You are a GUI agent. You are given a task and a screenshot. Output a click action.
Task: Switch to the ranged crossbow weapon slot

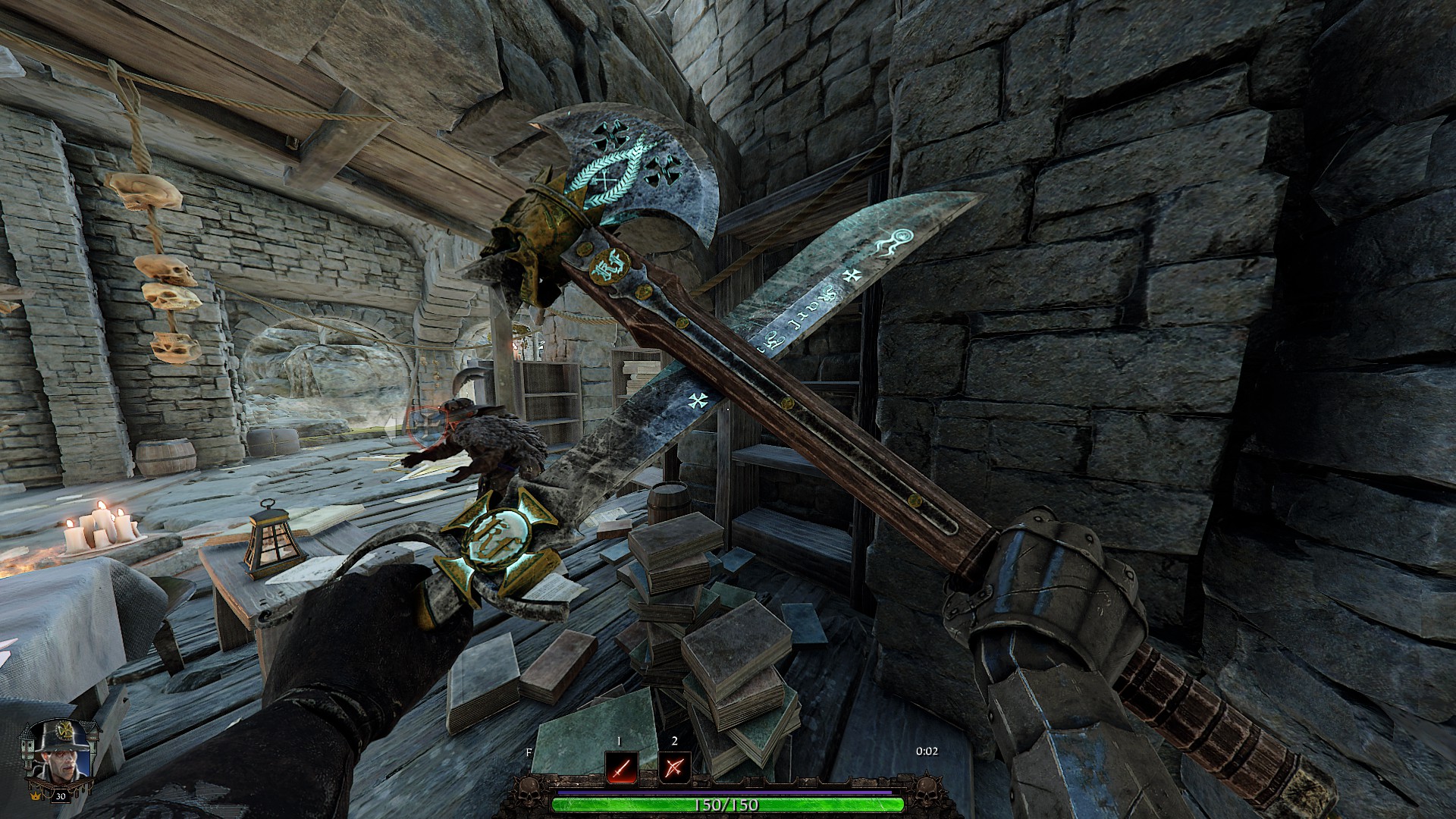673,768
